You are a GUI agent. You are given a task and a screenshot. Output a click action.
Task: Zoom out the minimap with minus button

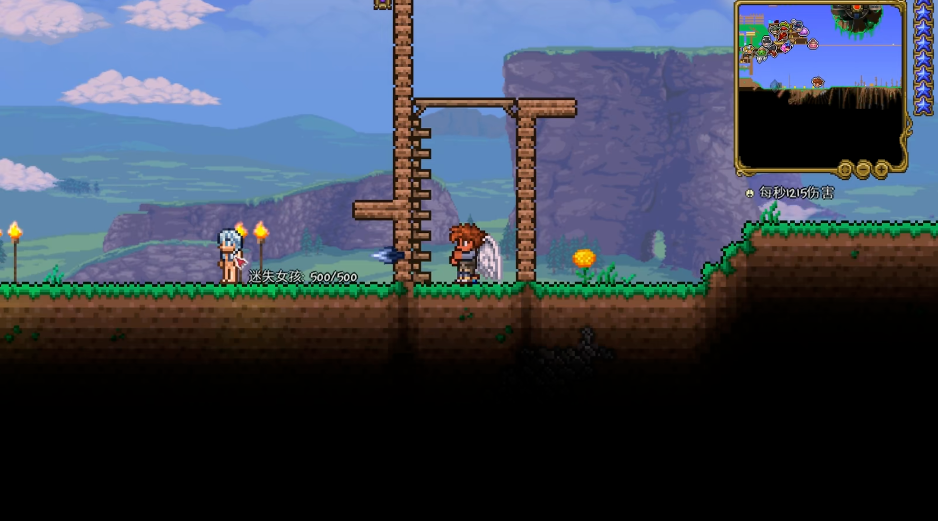point(863,170)
